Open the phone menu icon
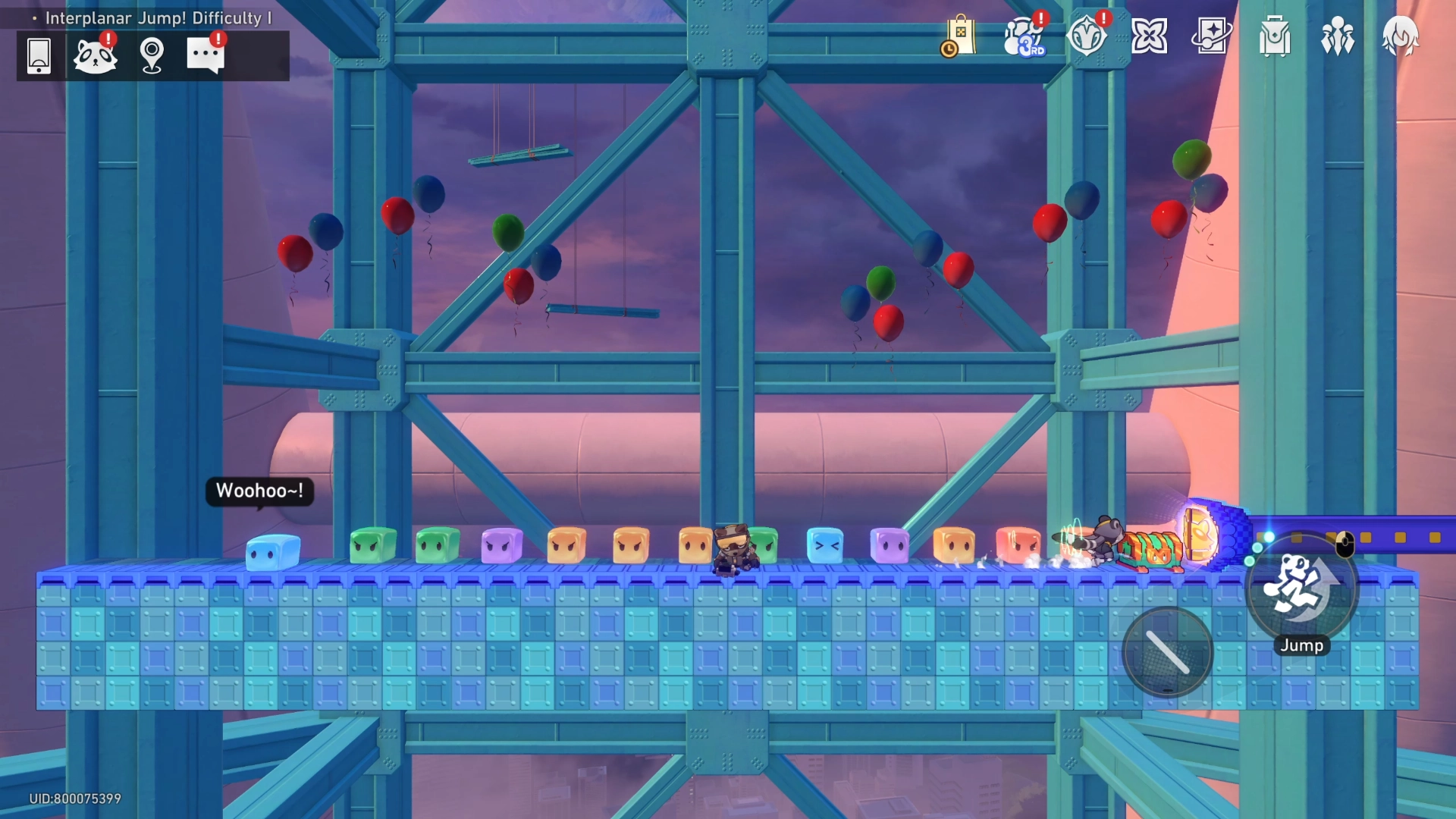1456x819 pixels. (39, 55)
